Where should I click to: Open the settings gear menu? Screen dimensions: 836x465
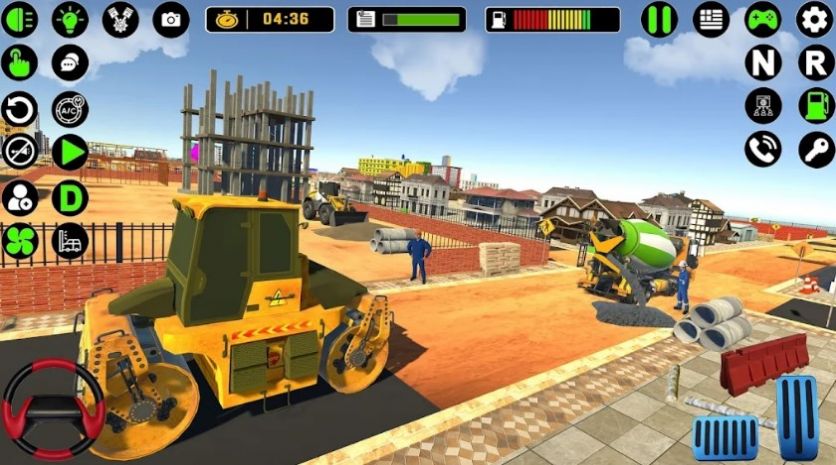815,20
